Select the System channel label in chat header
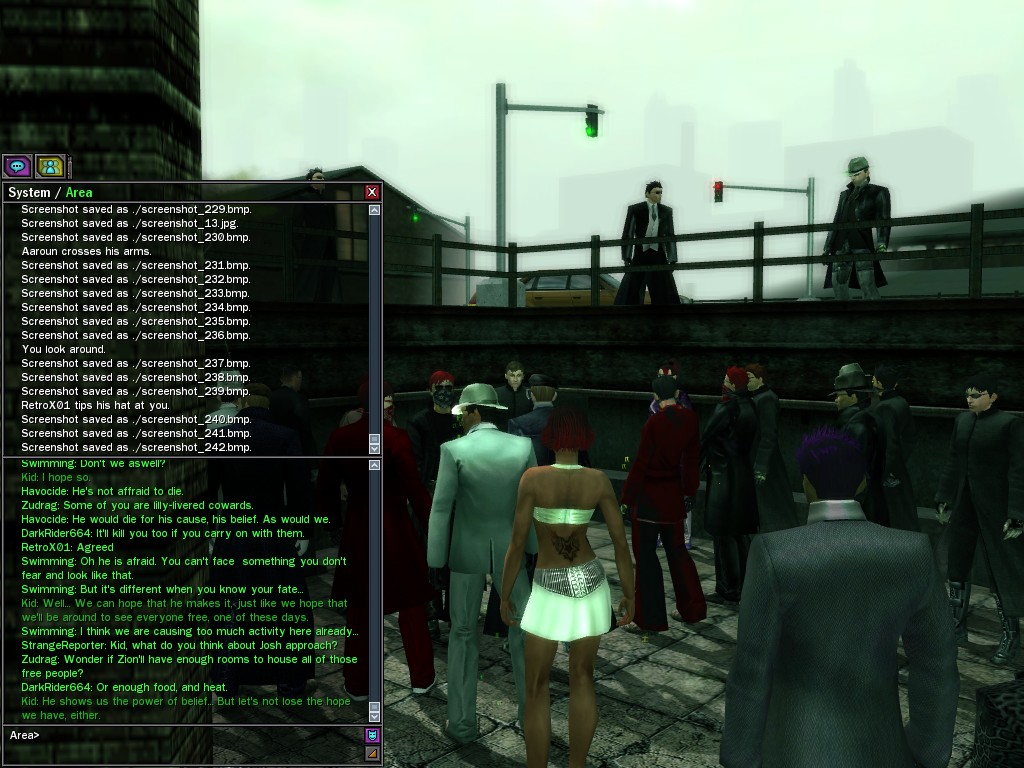 [28, 192]
